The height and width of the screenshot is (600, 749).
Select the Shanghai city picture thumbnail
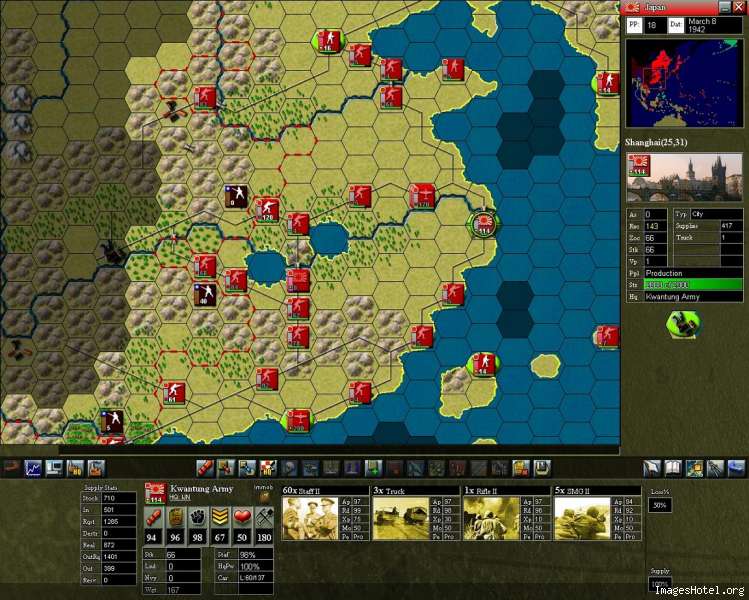[684, 178]
